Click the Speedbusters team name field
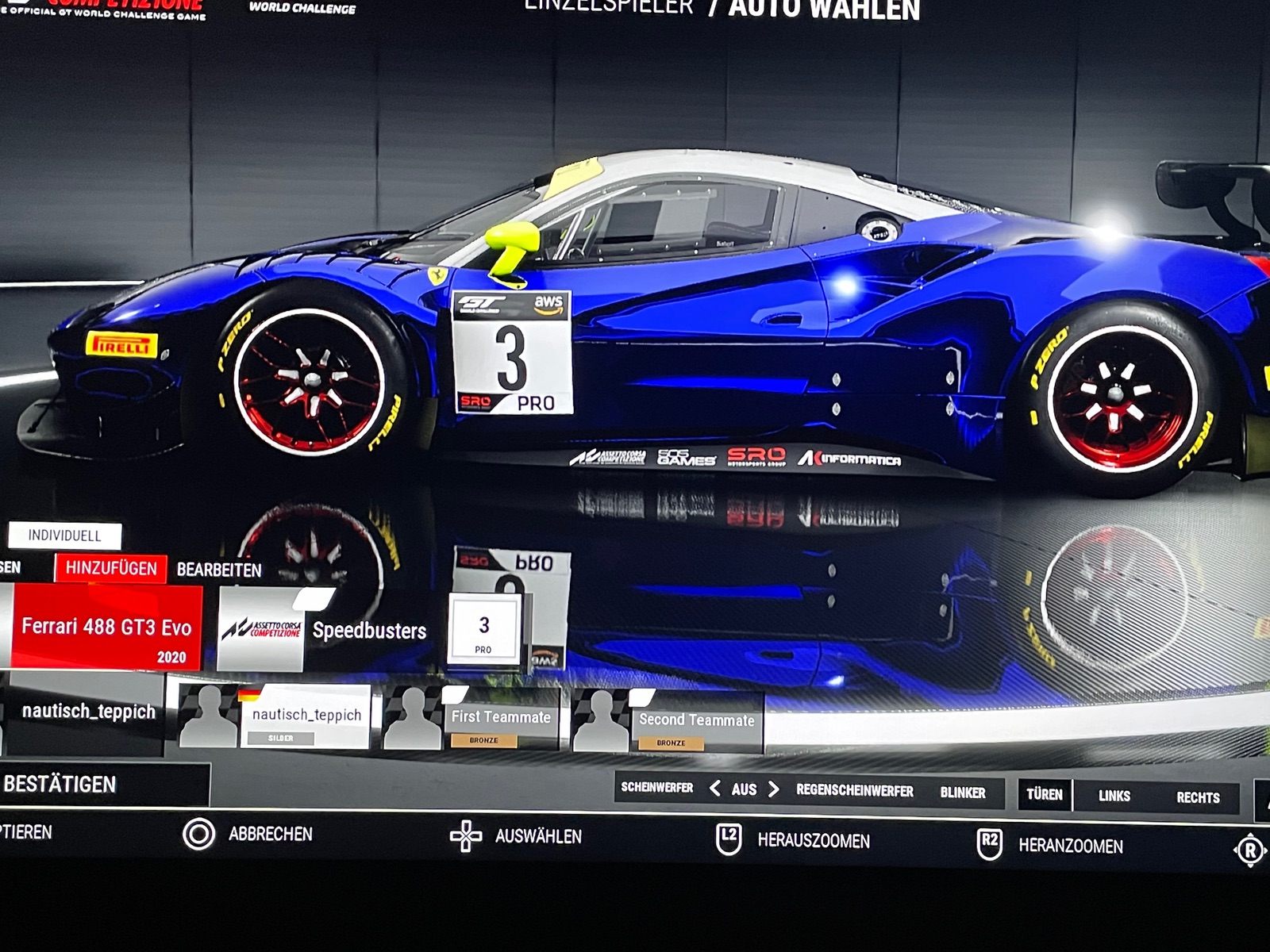1270x952 pixels. click(x=369, y=631)
